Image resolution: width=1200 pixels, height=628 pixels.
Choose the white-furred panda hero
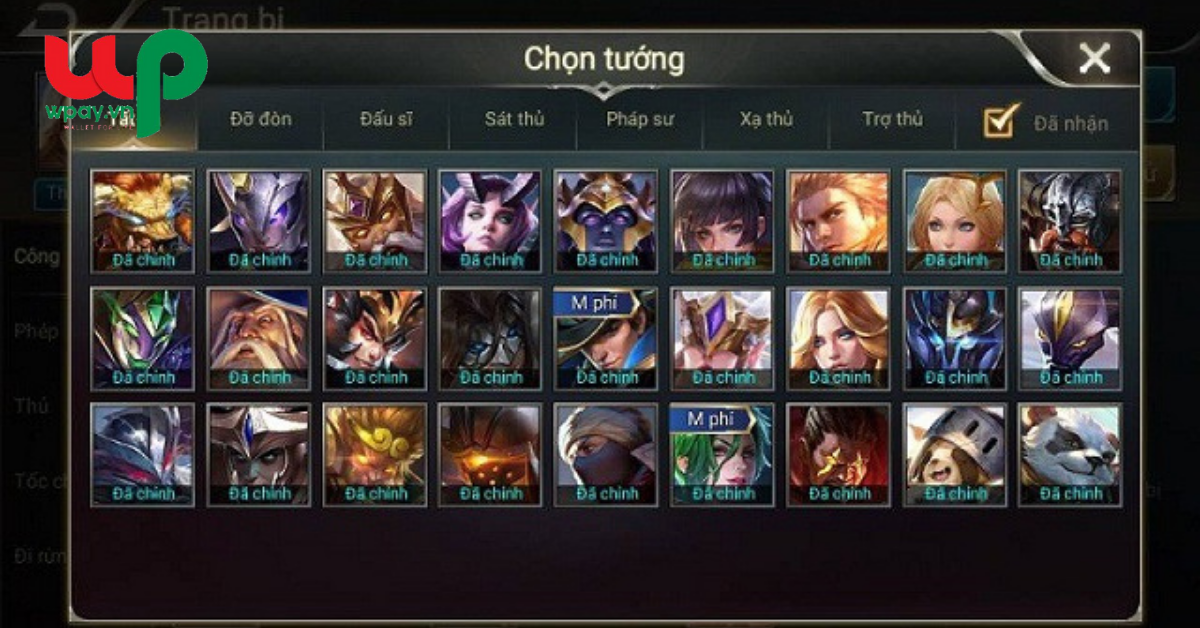1070,455
